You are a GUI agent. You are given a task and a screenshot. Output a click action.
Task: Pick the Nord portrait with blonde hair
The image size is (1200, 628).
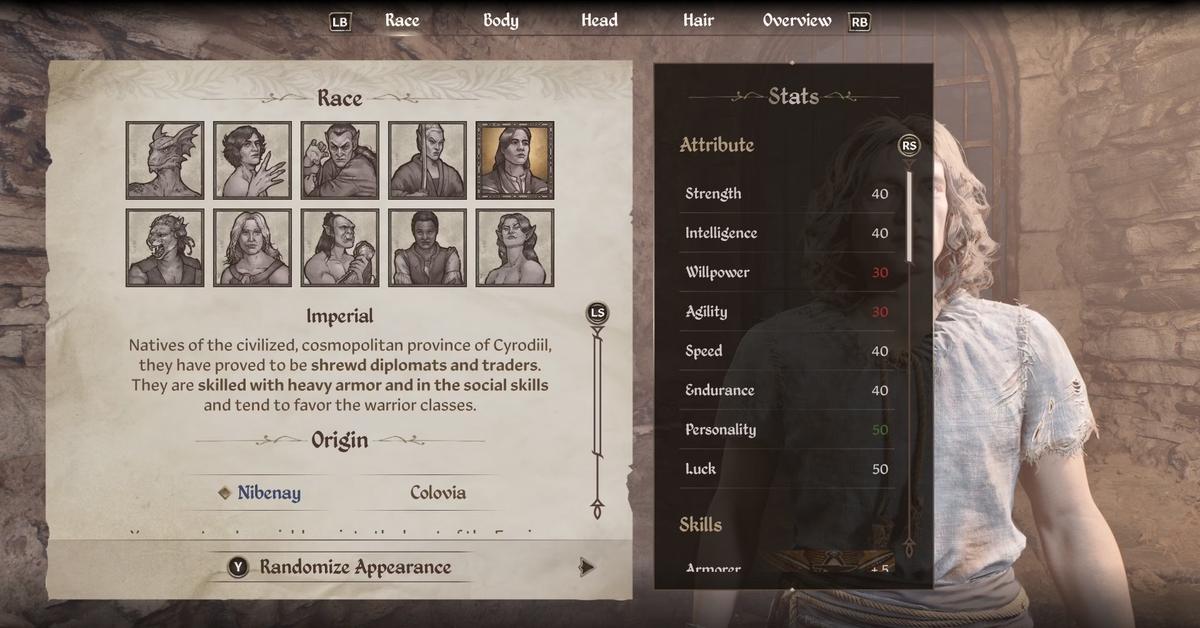click(x=252, y=247)
